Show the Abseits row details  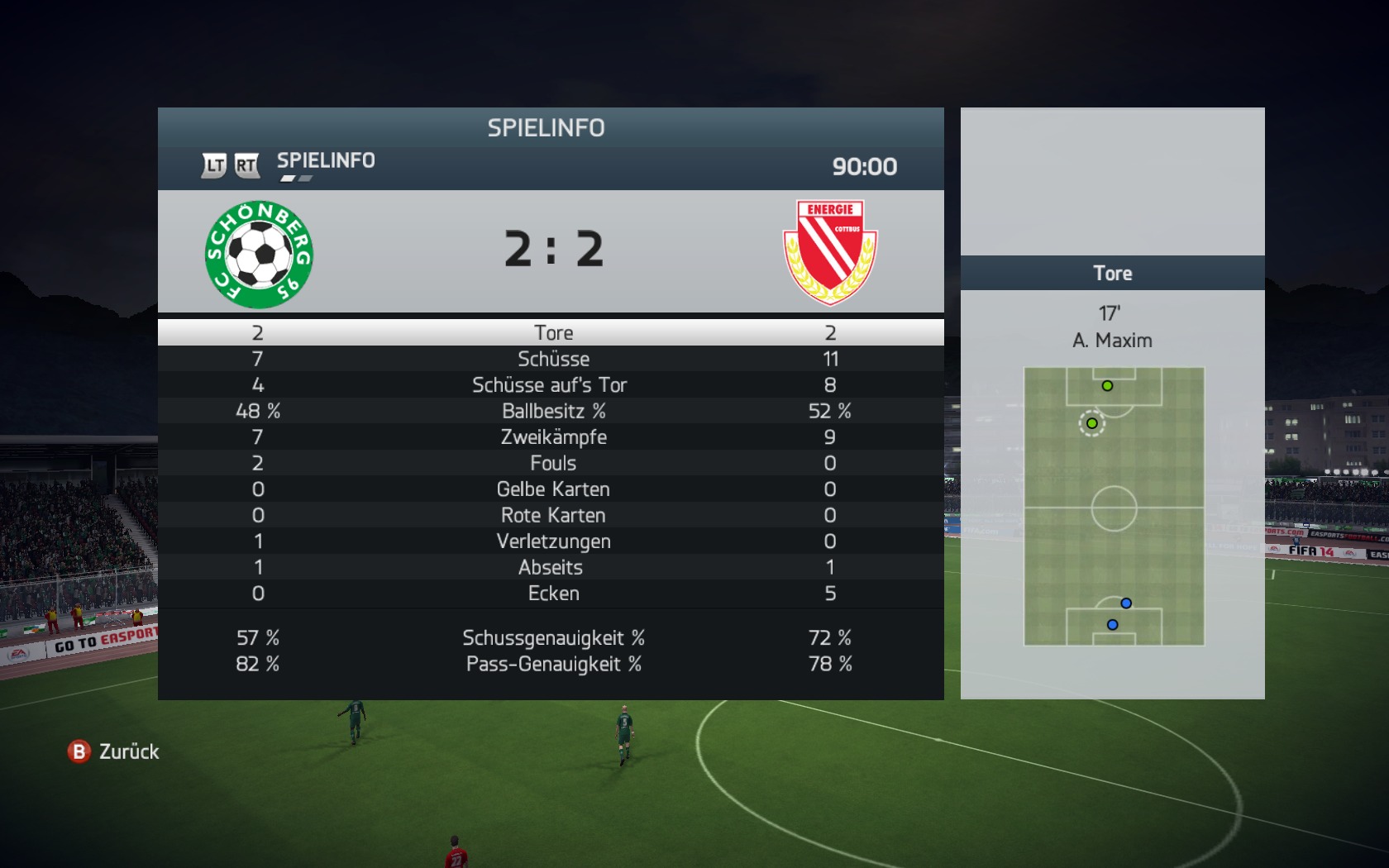(x=551, y=567)
